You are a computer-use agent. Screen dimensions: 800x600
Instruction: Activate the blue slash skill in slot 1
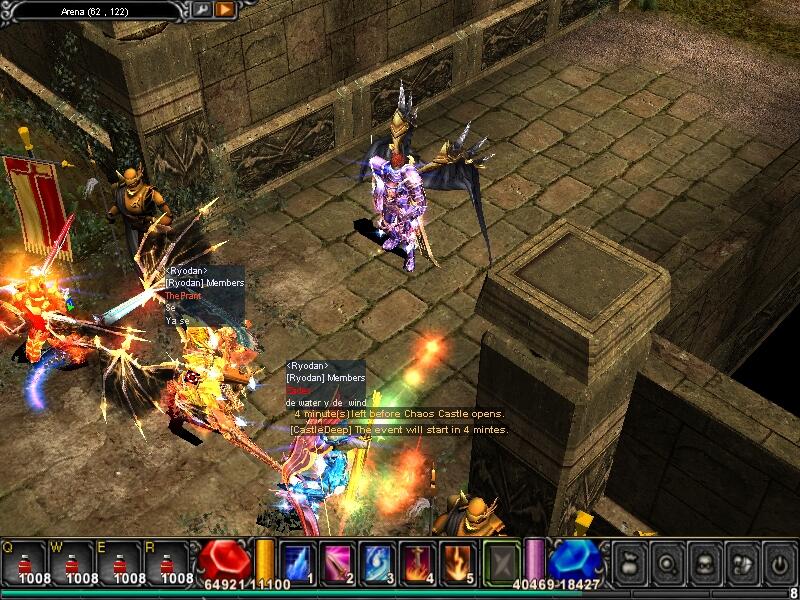tap(299, 561)
